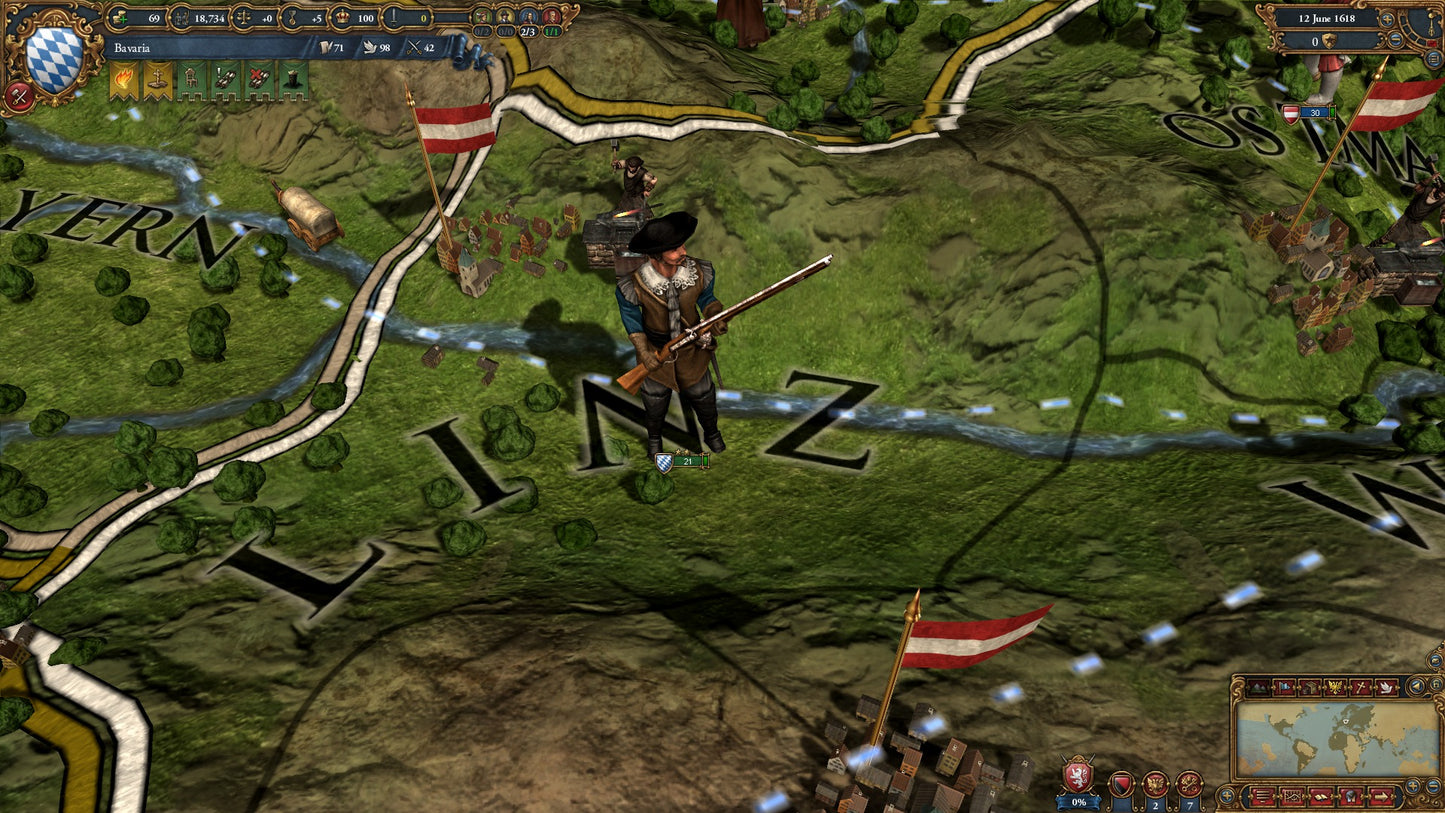Switch to the imperial eagle mapmode
1445x813 pixels.
tap(1335, 687)
